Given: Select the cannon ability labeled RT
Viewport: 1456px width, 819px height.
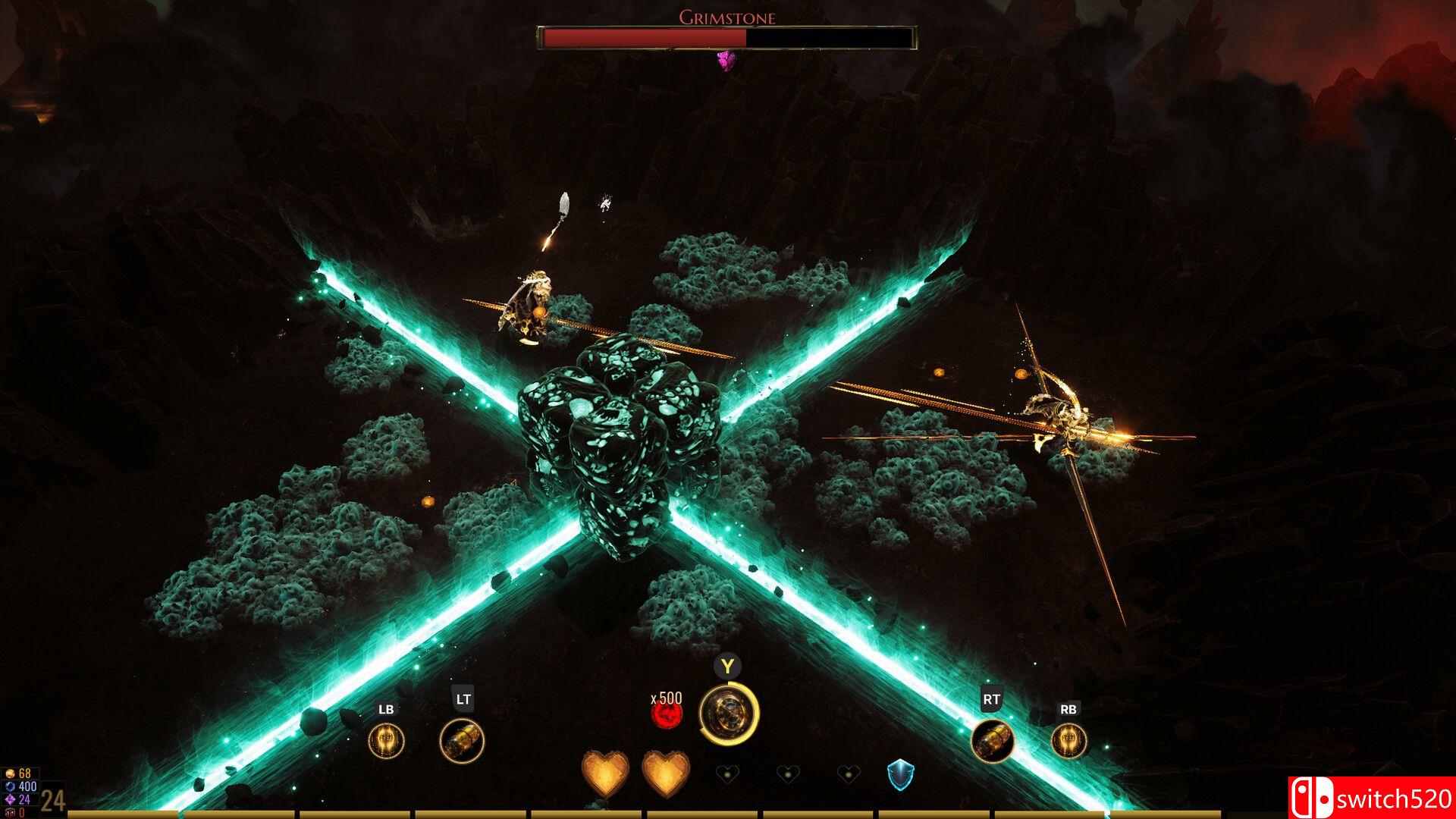Looking at the screenshot, I should click(993, 741).
